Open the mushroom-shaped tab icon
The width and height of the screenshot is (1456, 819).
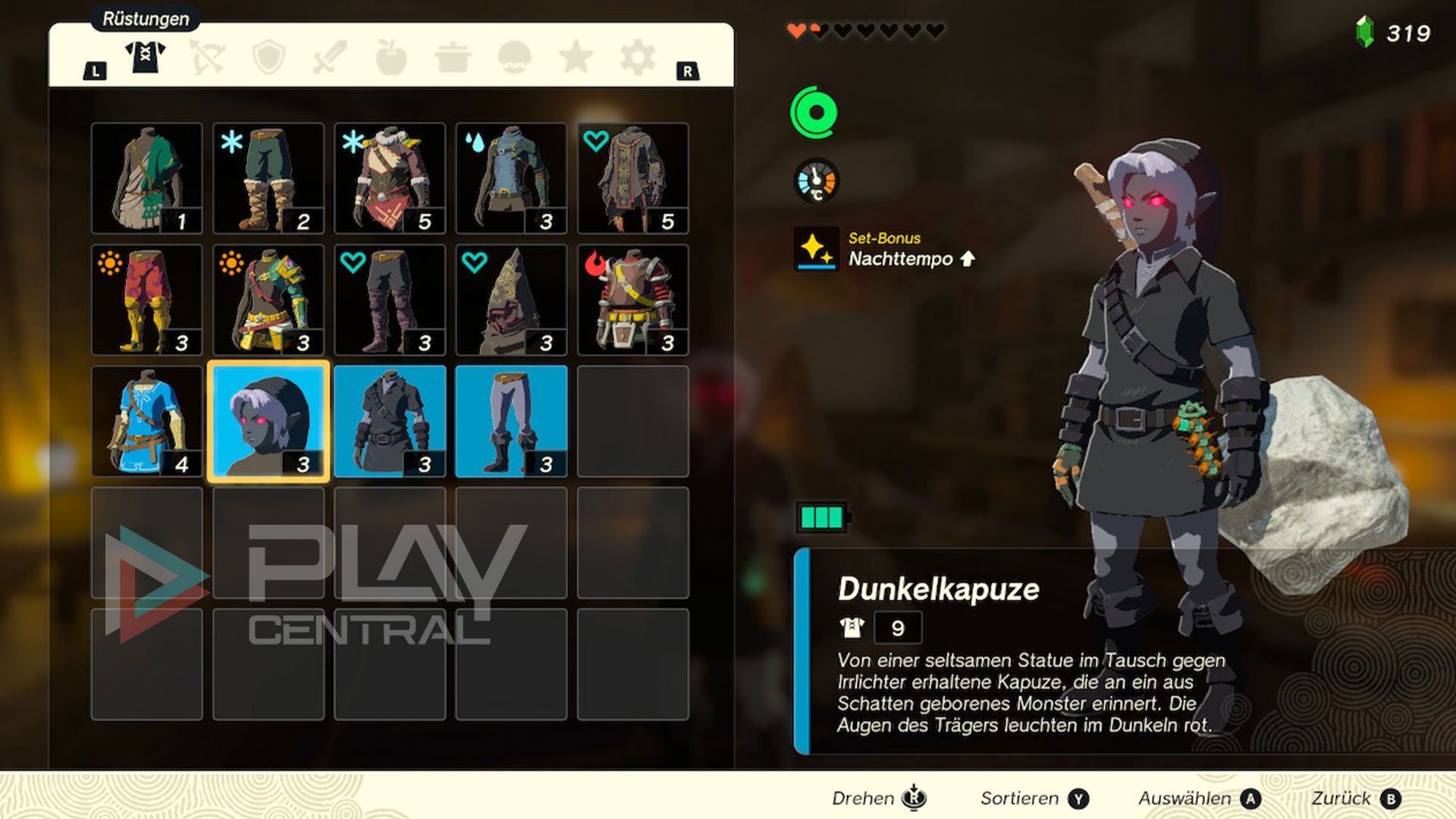click(514, 57)
